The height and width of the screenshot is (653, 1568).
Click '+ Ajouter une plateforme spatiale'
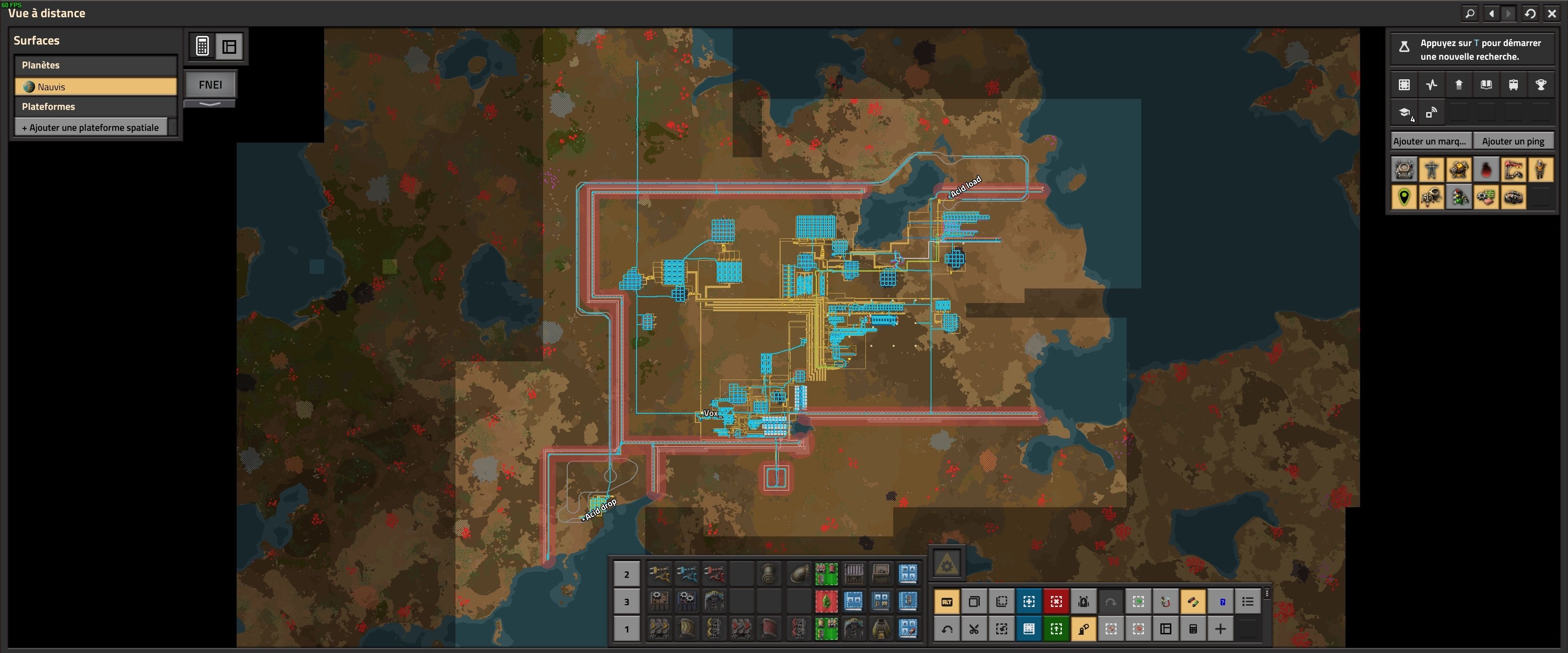[x=91, y=128]
